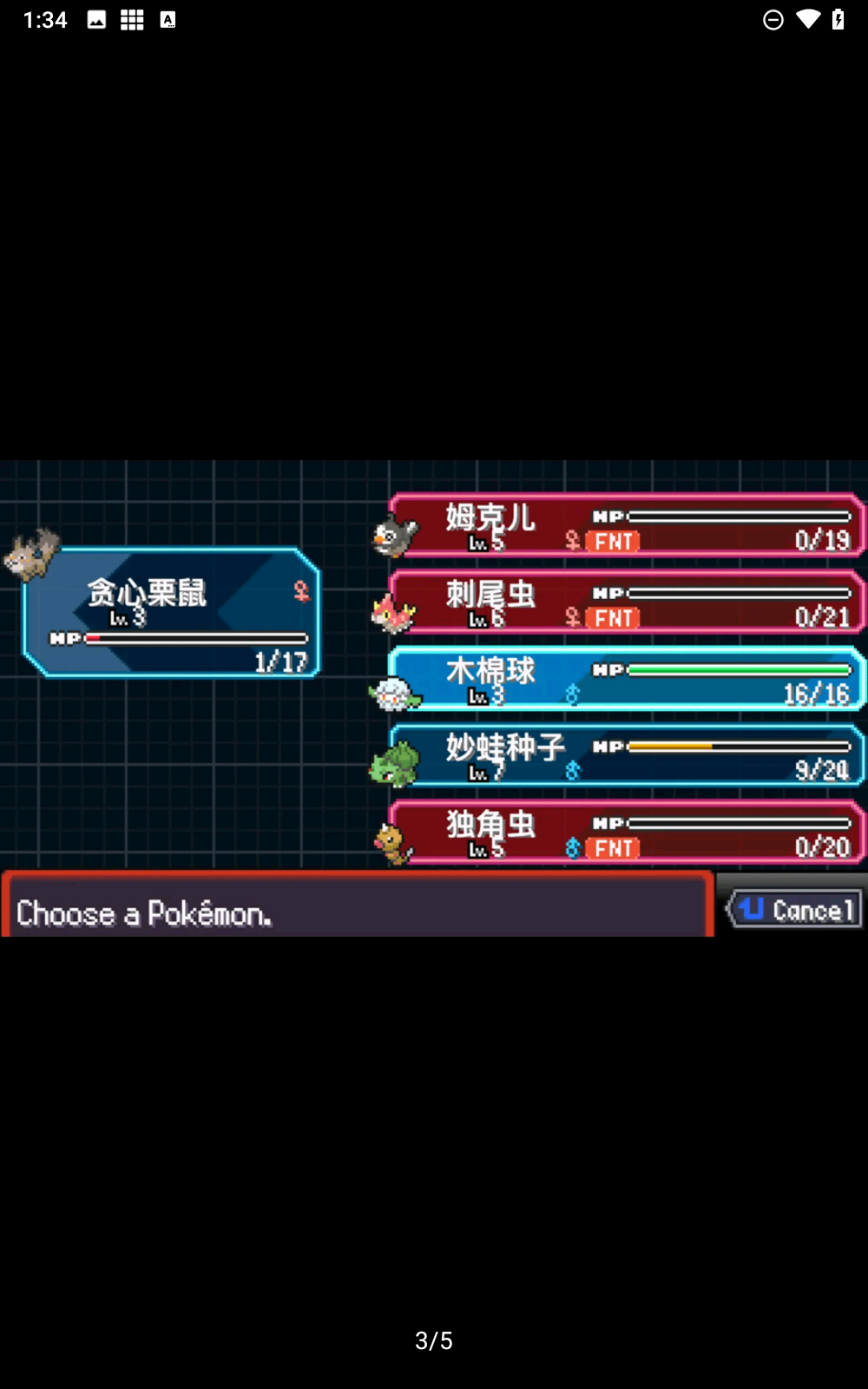Image resolution: width=868 pixels, height=1389 pixels.
Task: Cancel the Pokémon selection
Action: 795,910
